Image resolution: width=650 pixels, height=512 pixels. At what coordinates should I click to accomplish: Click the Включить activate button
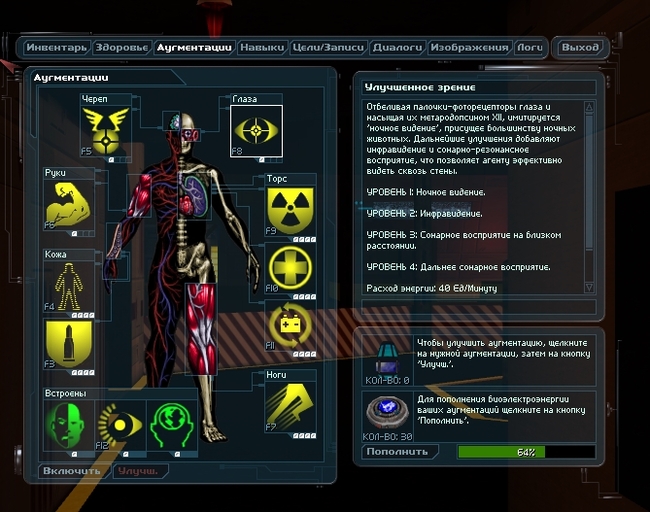73,470
